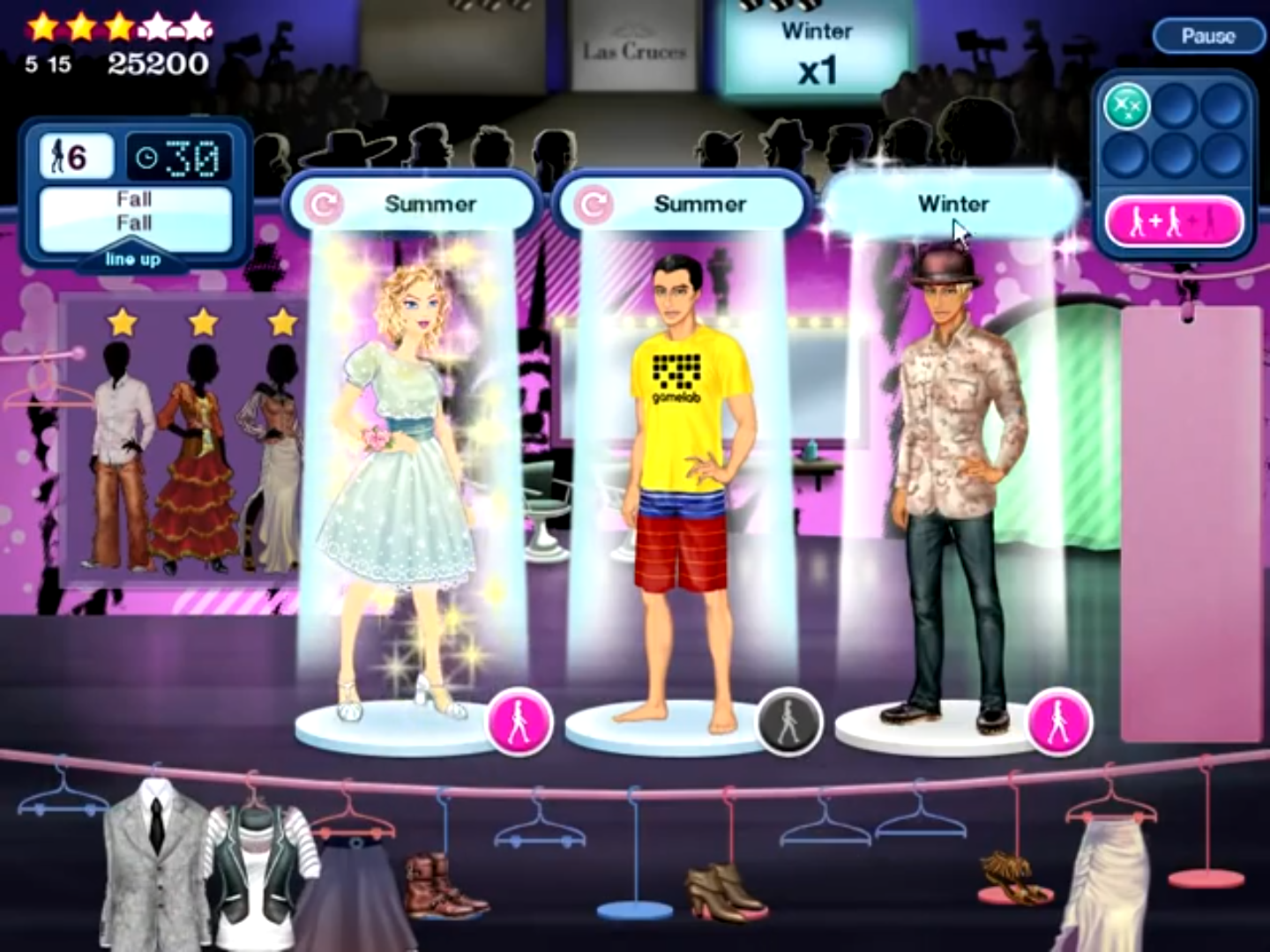The height and width of the screenshot is (952, 1270).
Task: Refresh the blonde model's Summer style
Action: (x=324, y=205)
